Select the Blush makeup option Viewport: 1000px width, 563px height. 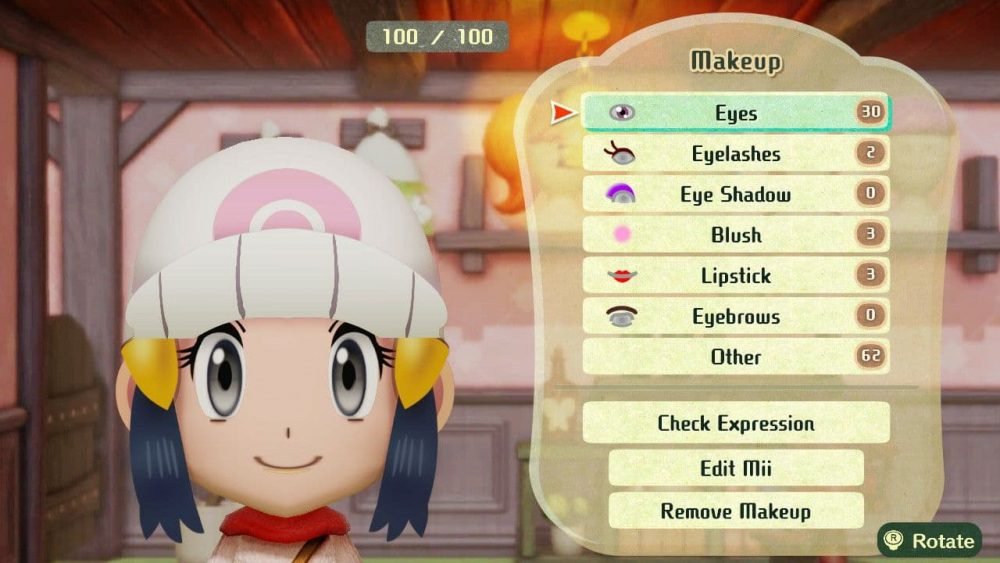735,235
